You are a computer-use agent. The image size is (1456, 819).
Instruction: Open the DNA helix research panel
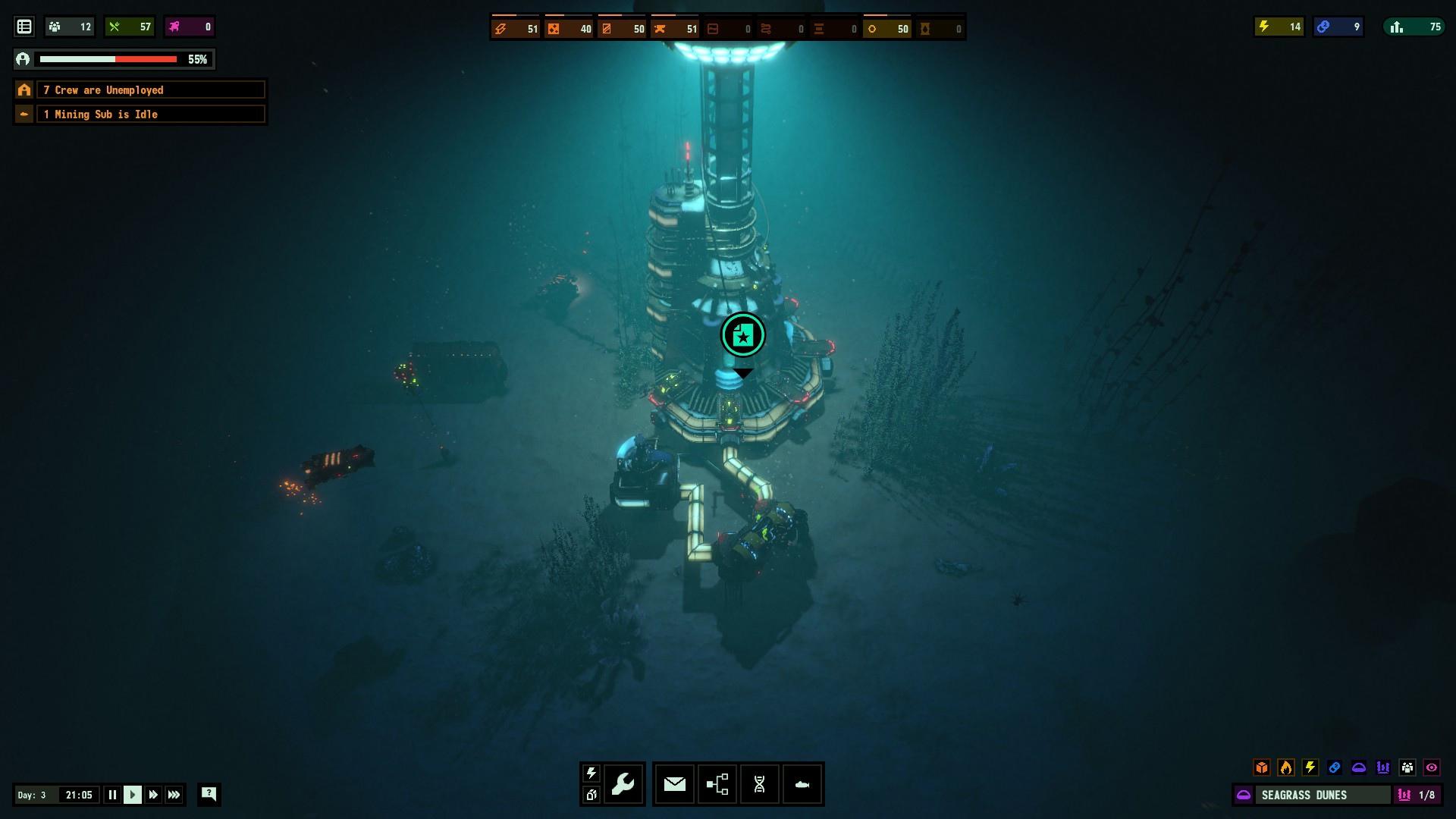(x=759, y=784)
